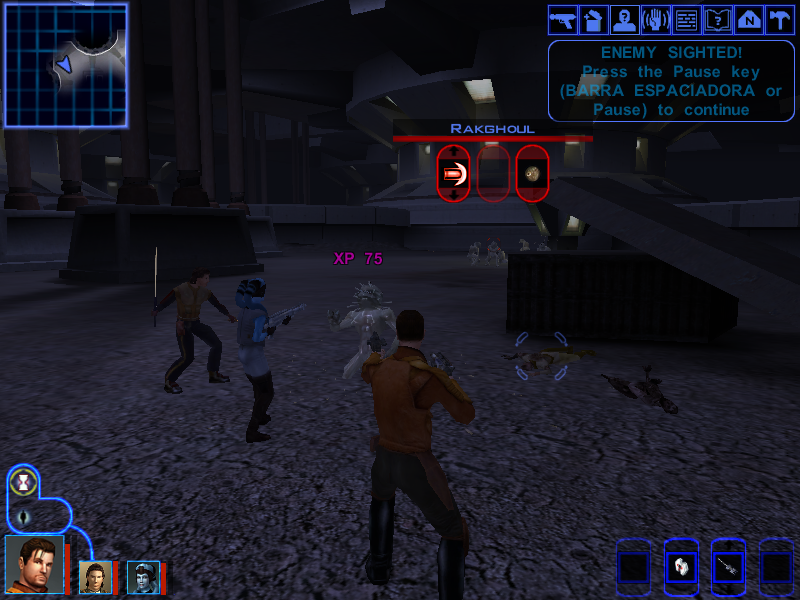Switch to the long-haired male companion portrait
Viewport: 800px width, 600px height.
coord(95,576)
